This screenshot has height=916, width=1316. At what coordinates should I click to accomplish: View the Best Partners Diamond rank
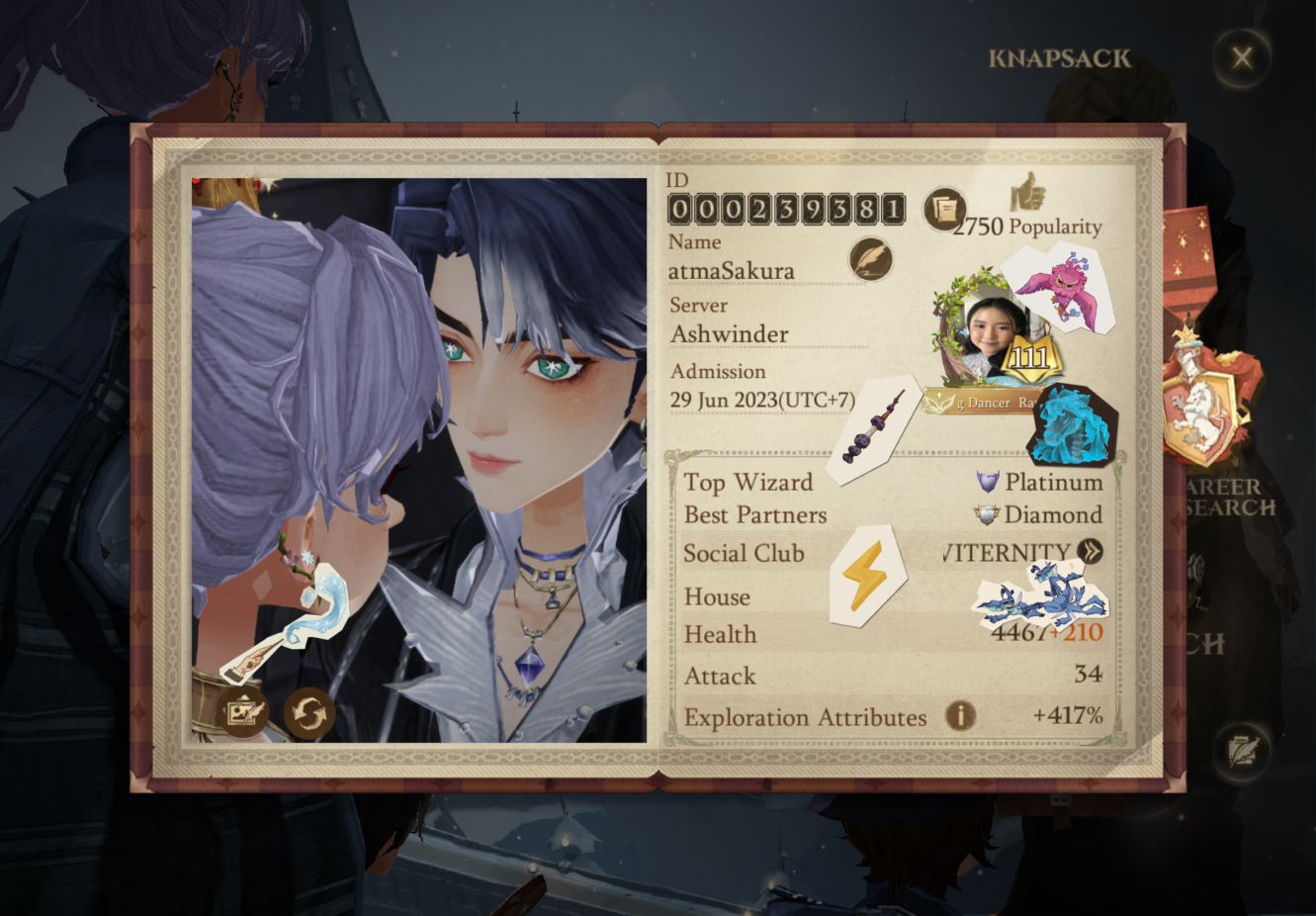coord(1039,514)
